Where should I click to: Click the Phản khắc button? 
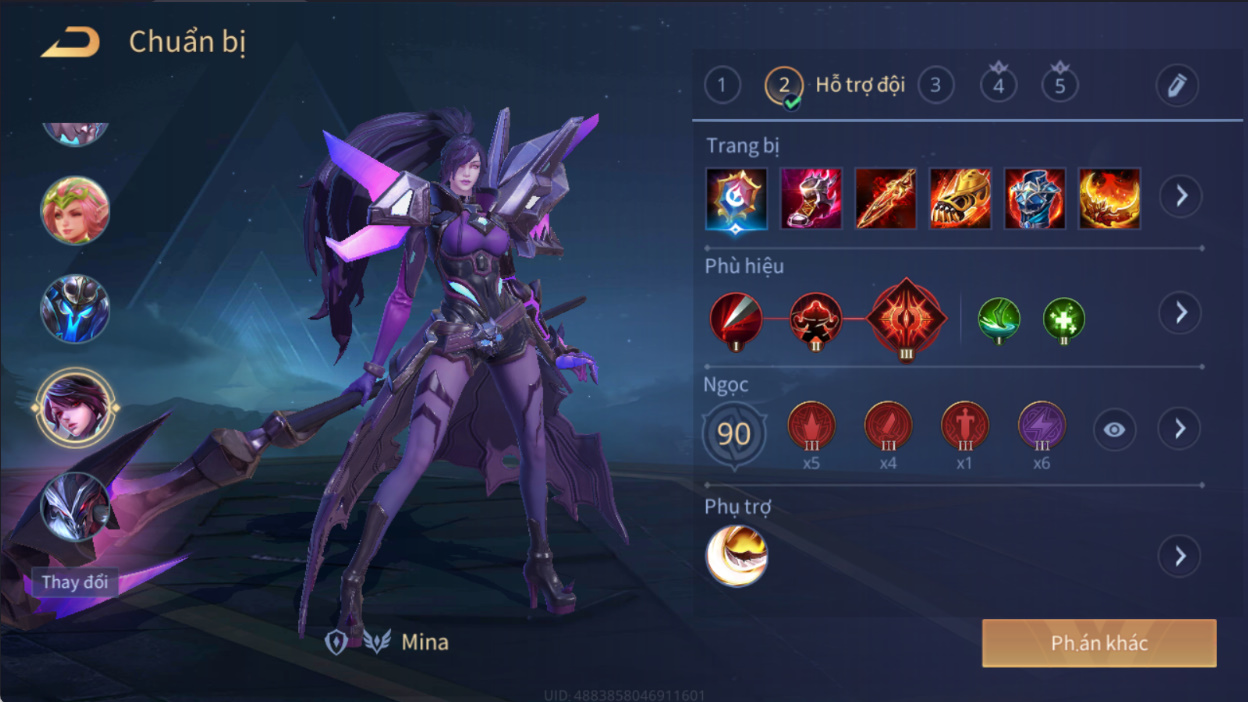pyautogui.click(x=1099, y=643)
